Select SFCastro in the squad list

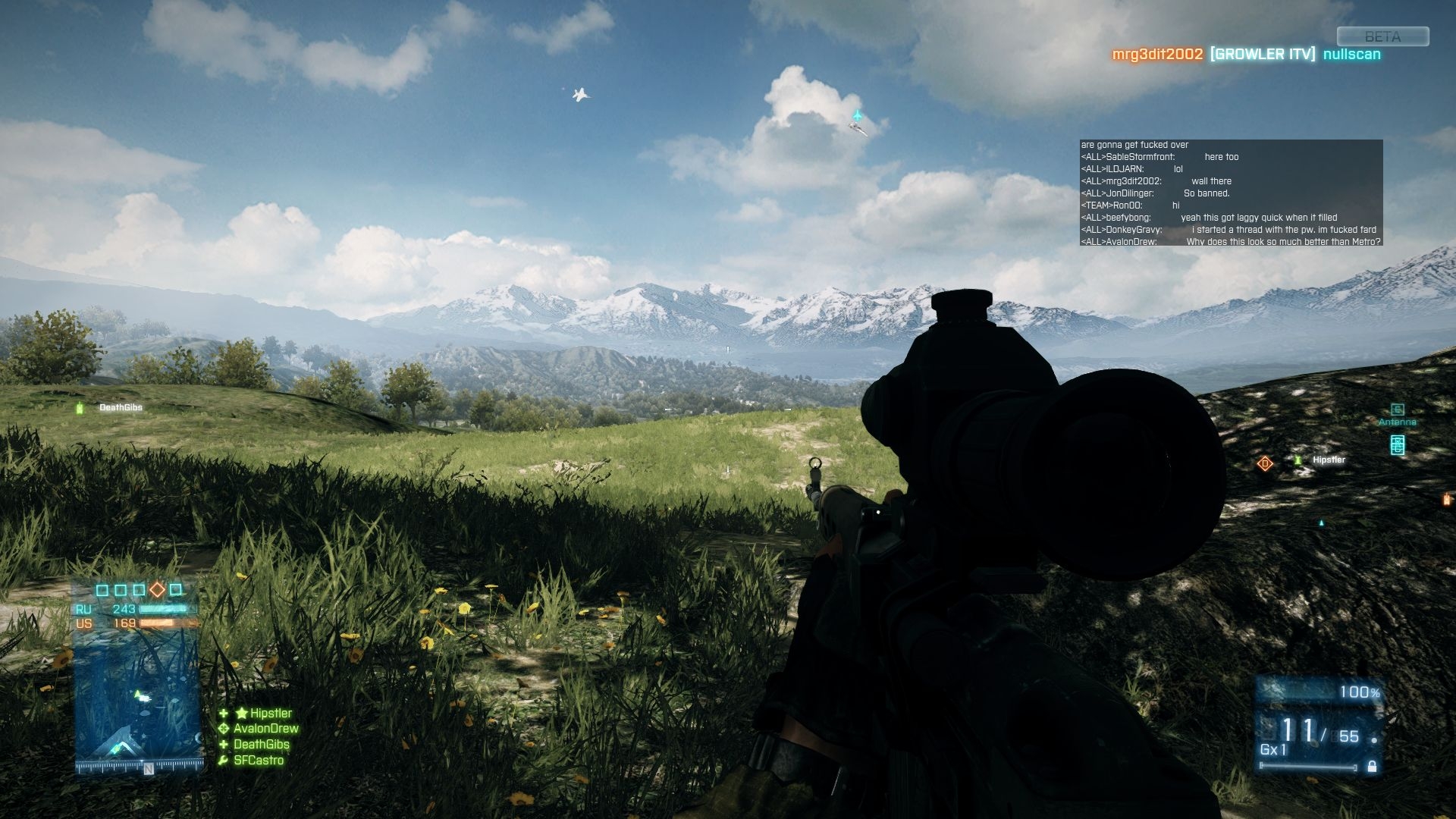click(x=258, y=761)
